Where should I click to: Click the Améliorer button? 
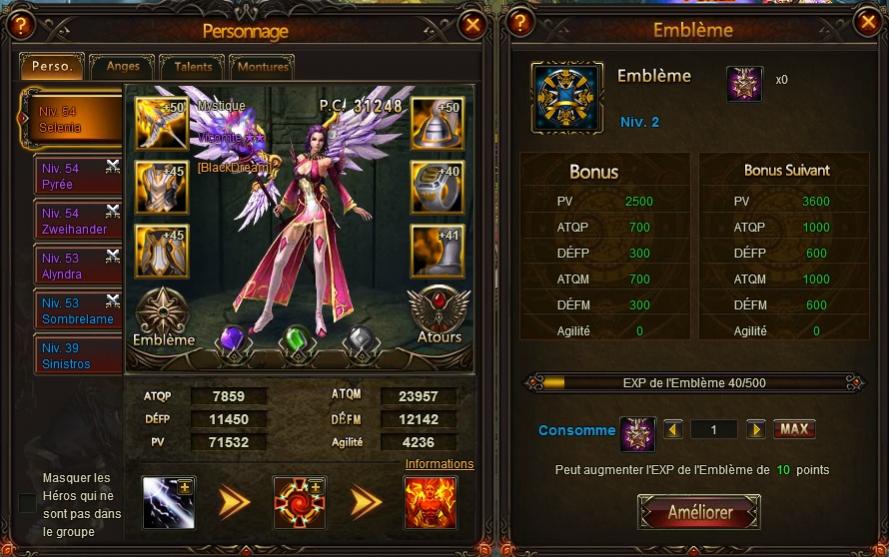(x=700, y=513)
